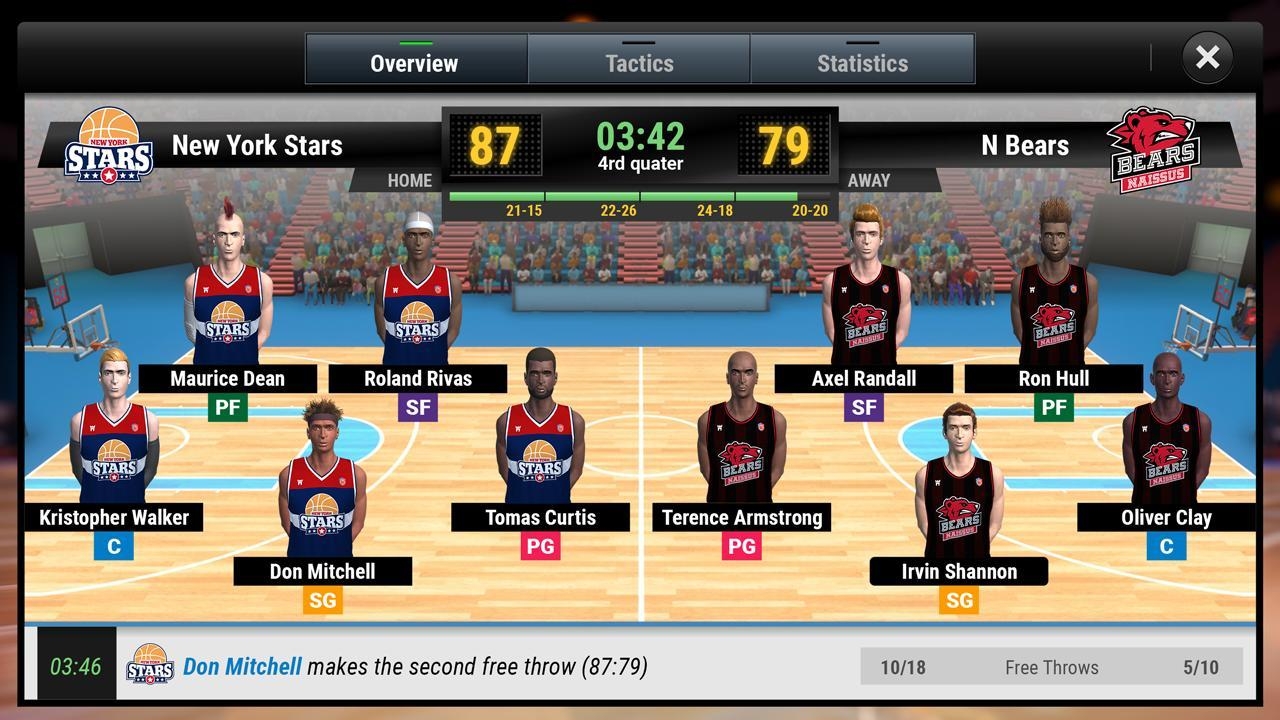Show the Statistics tab

click(x=862, y=62)
